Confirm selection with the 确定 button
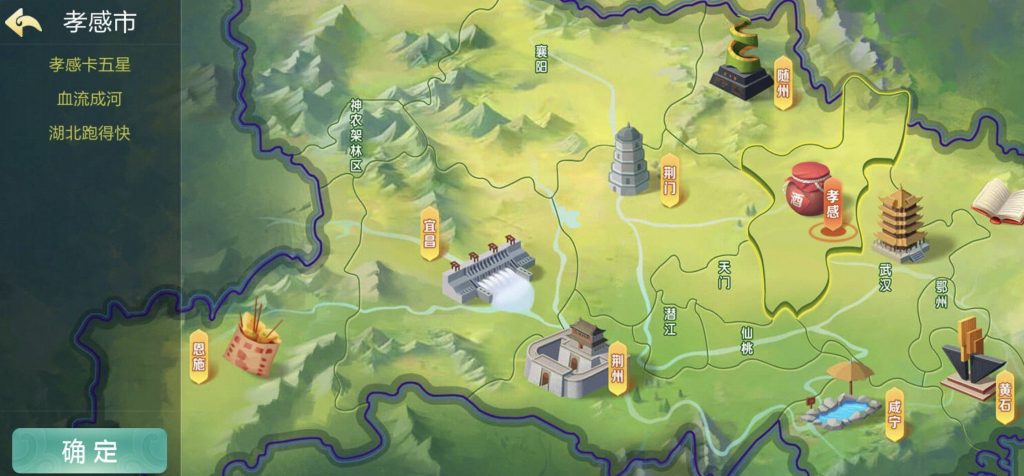This screenshot has height=476, width=1024. (89, 451)
